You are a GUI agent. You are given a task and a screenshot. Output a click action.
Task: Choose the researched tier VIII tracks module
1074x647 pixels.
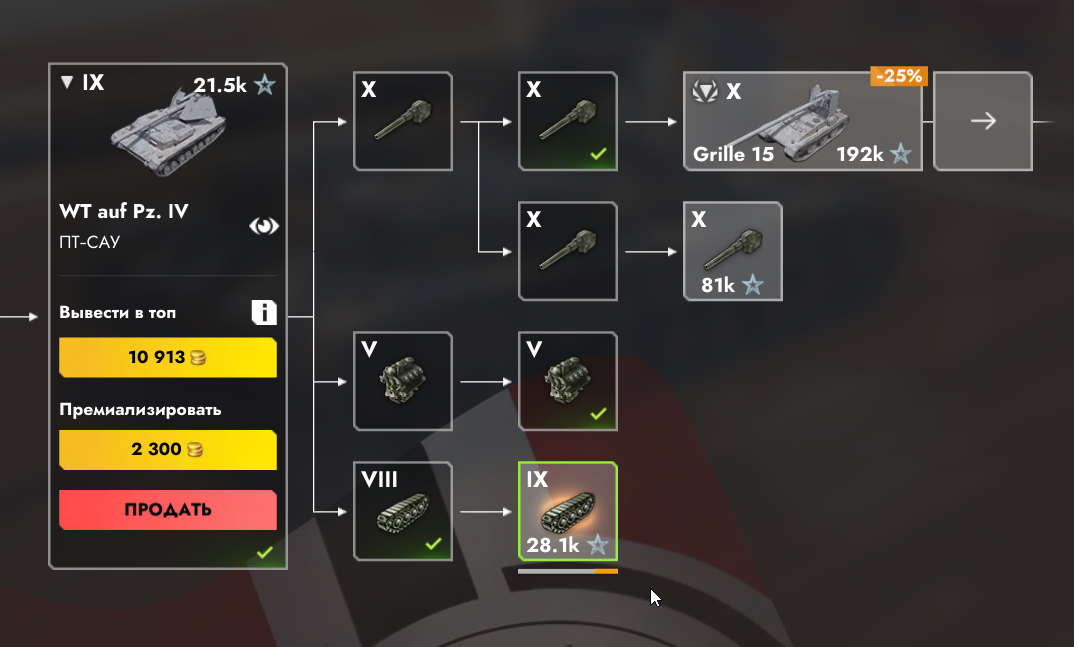tap(403, 511)
